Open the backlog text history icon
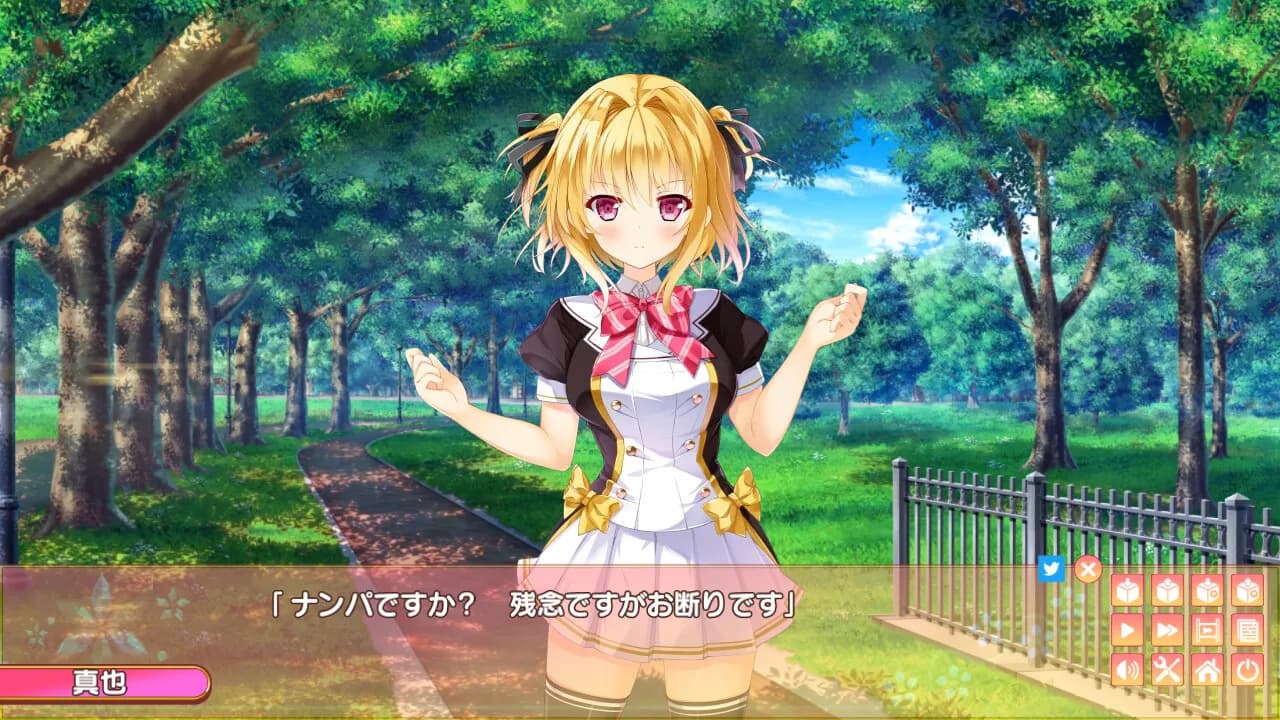Viewport: 1280px width, 720px height. point(1247,627)
